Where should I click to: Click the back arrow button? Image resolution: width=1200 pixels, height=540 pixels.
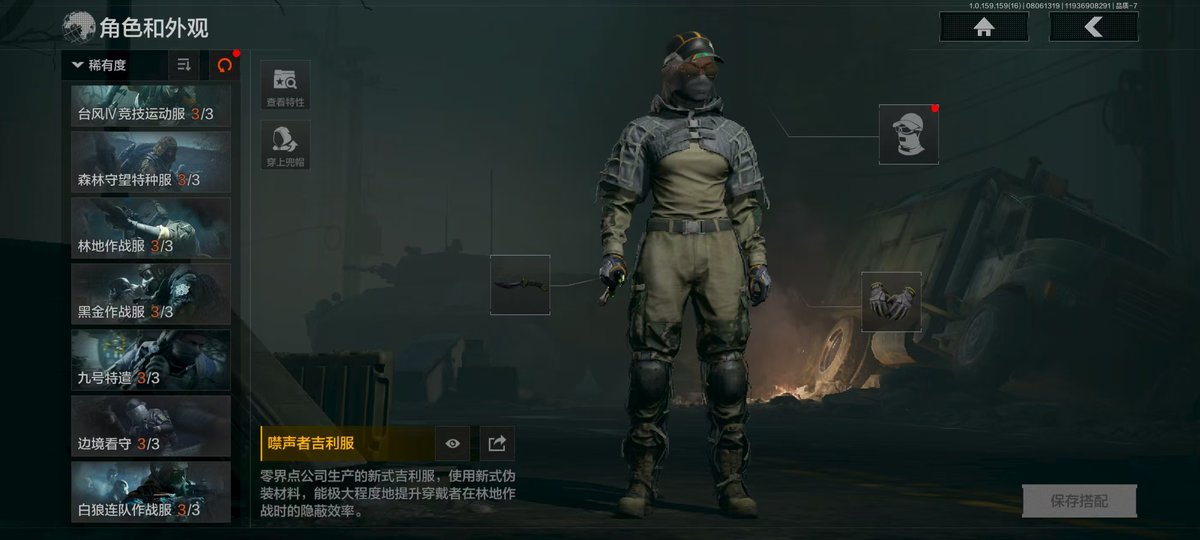[x=1093, y=28]
